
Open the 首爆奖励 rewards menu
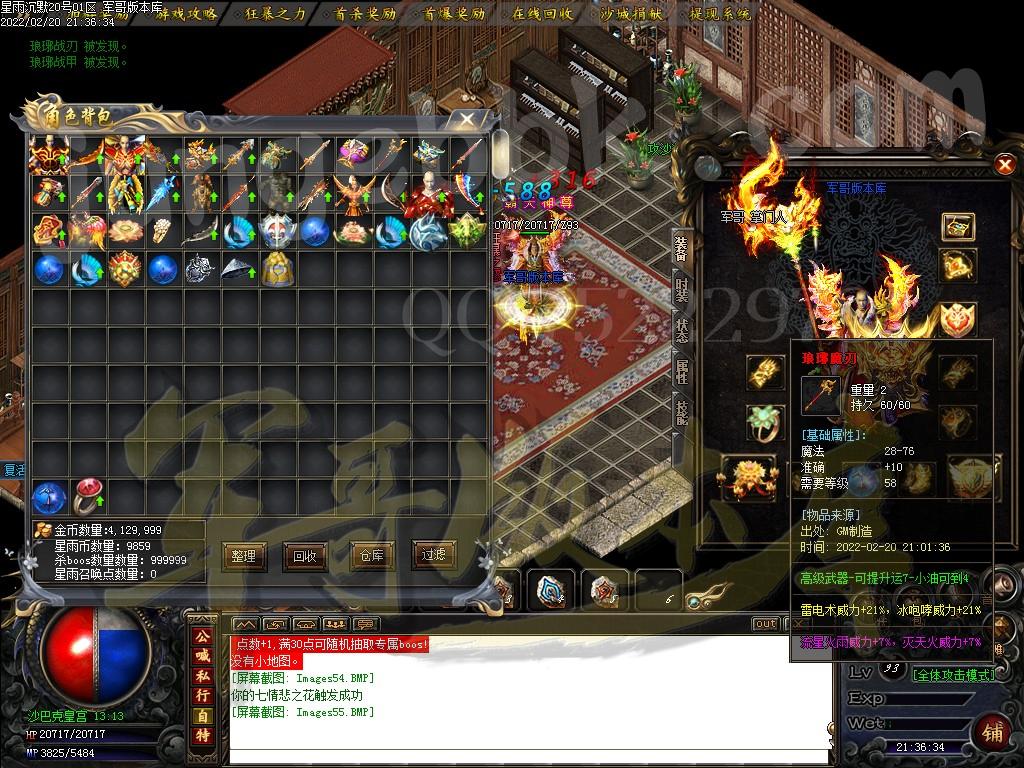click(x=454, y=14)
